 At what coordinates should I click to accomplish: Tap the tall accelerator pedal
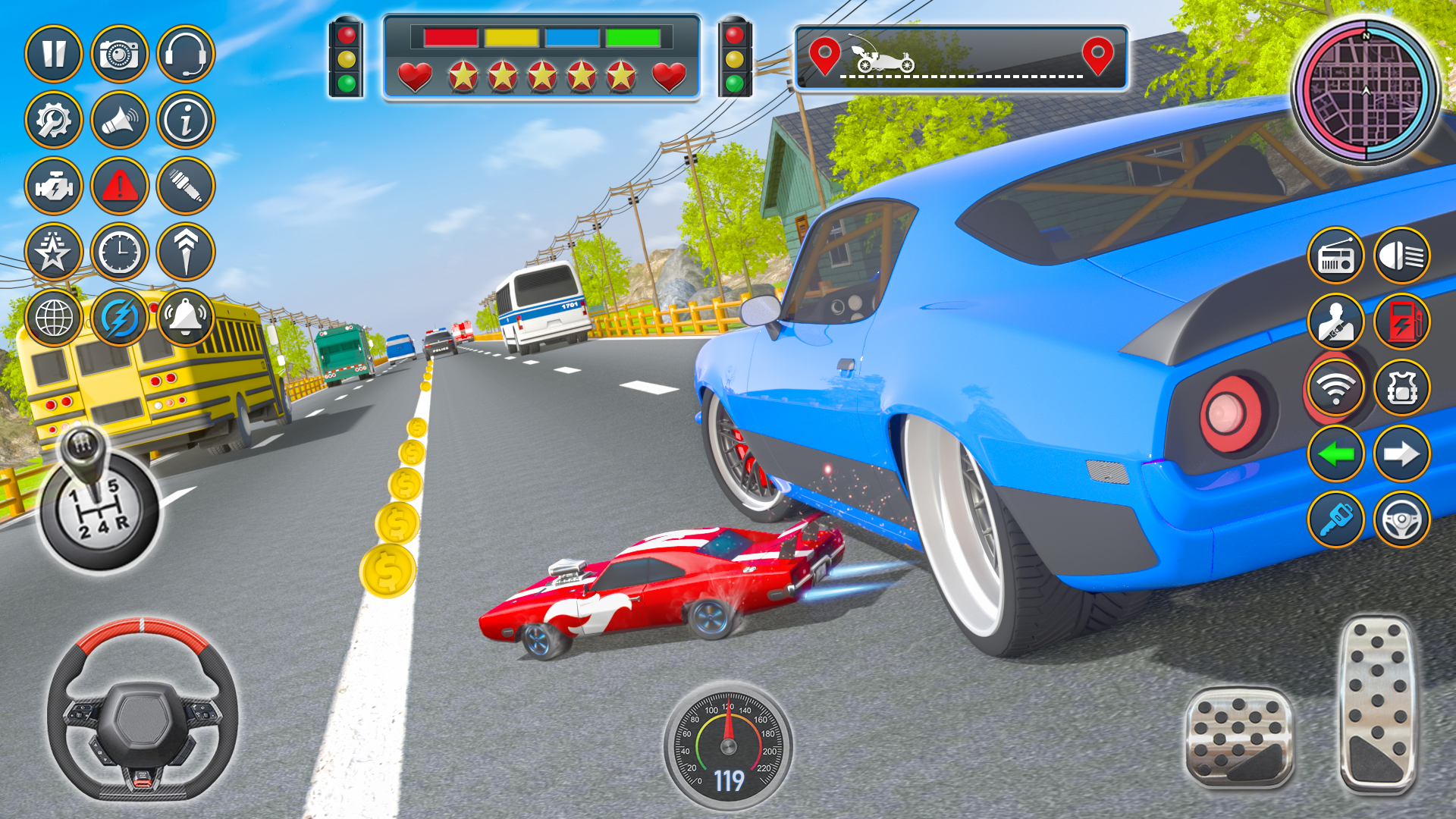[1377, 705]
